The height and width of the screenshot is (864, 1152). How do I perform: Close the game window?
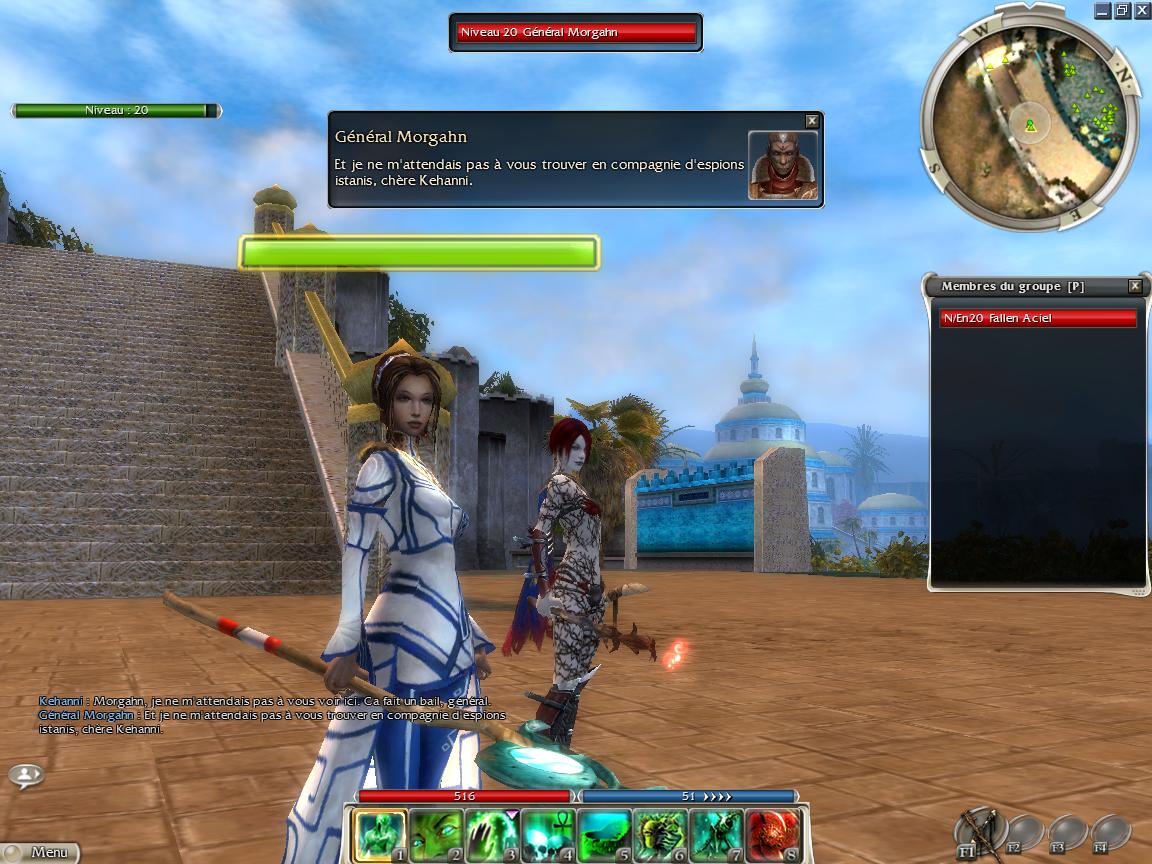1140,11
